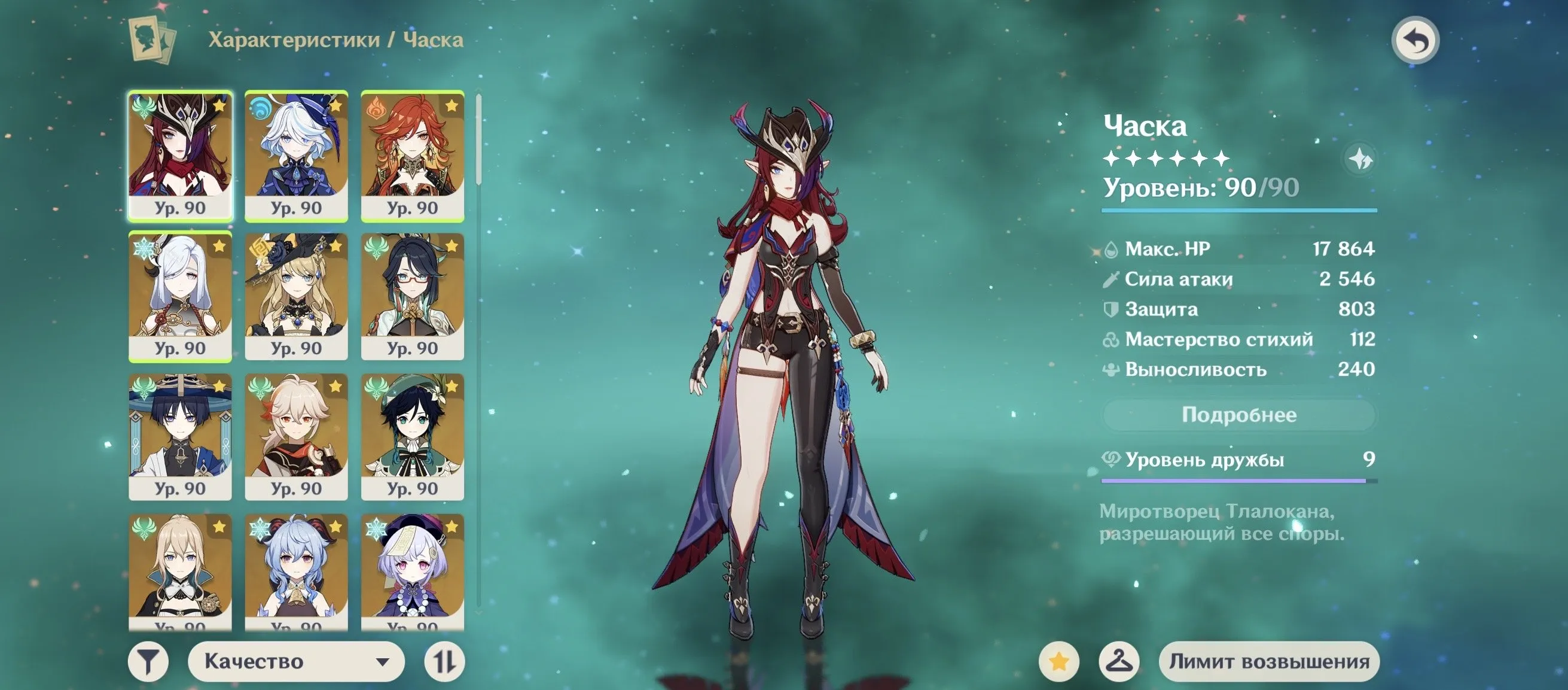This screenshot has width=1568, height=690.
Task: Select the red-haired Pyro character portrait
Action: (413, 154)
